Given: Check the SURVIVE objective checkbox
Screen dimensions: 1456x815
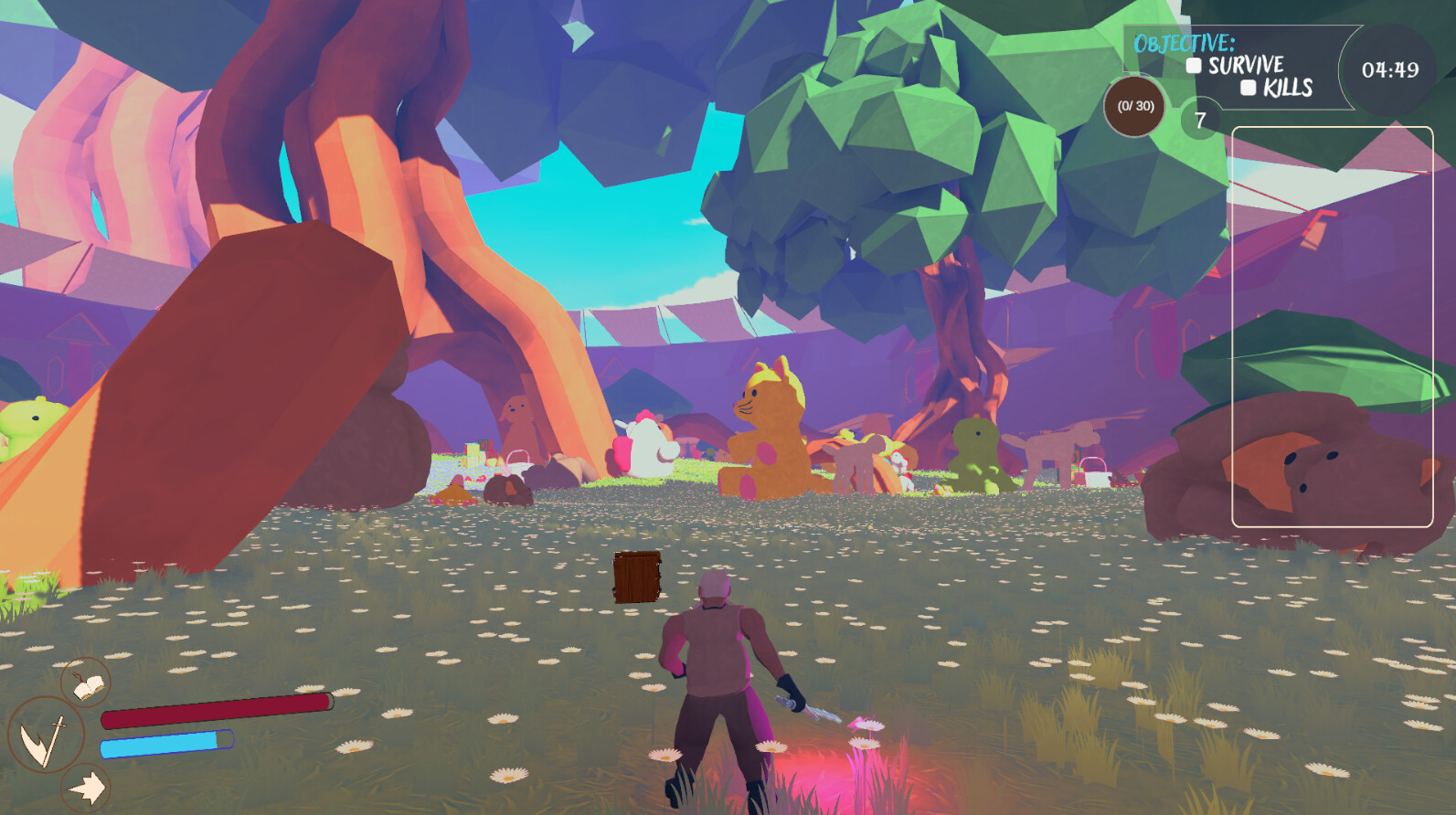Looking at the screenshot, I should [1193, 65].
